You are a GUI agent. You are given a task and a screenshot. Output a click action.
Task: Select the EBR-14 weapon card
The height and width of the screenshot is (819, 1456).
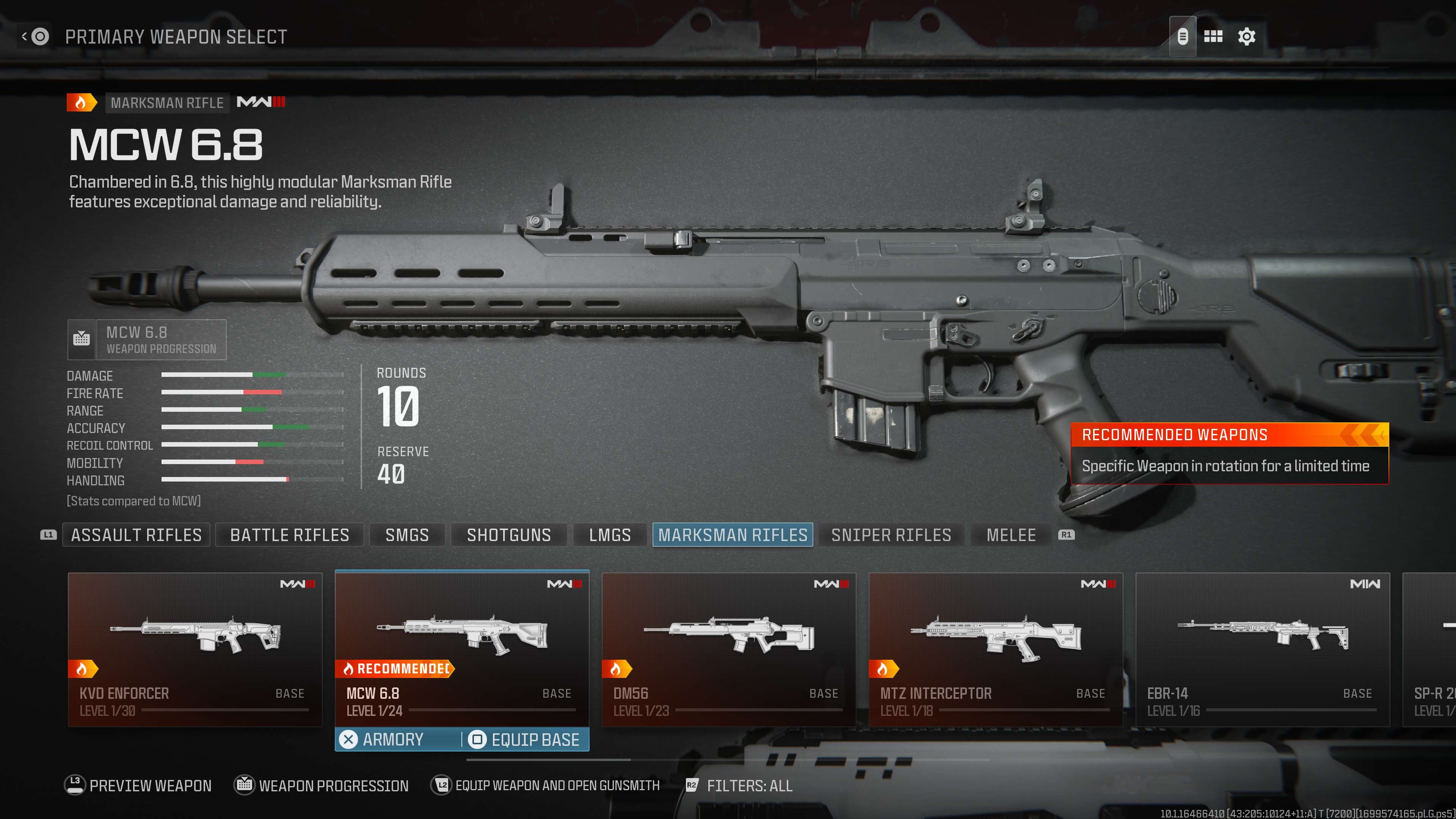(x=1262, y=650)
